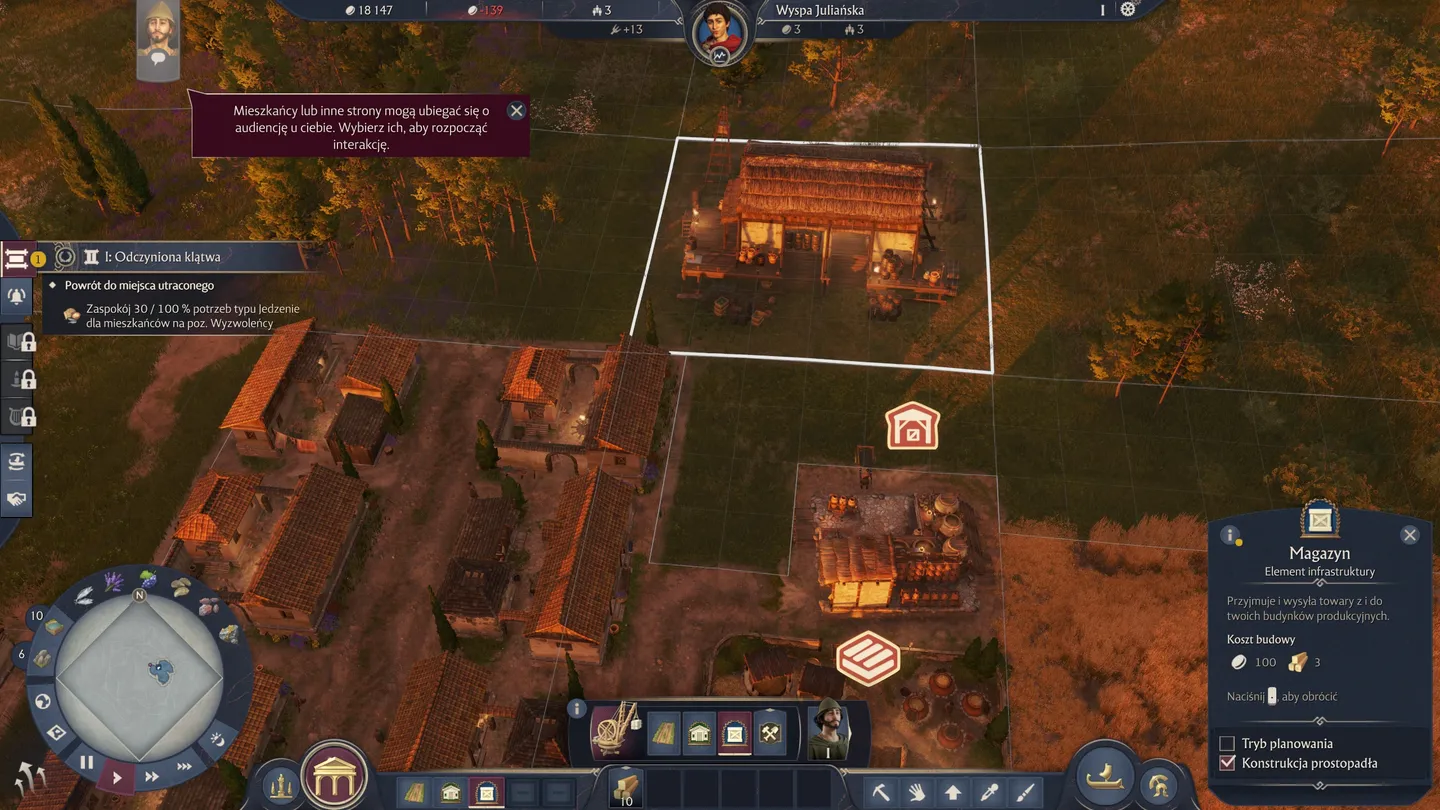
Task: Pause the game speed
Action: click(x=87, y=762)
